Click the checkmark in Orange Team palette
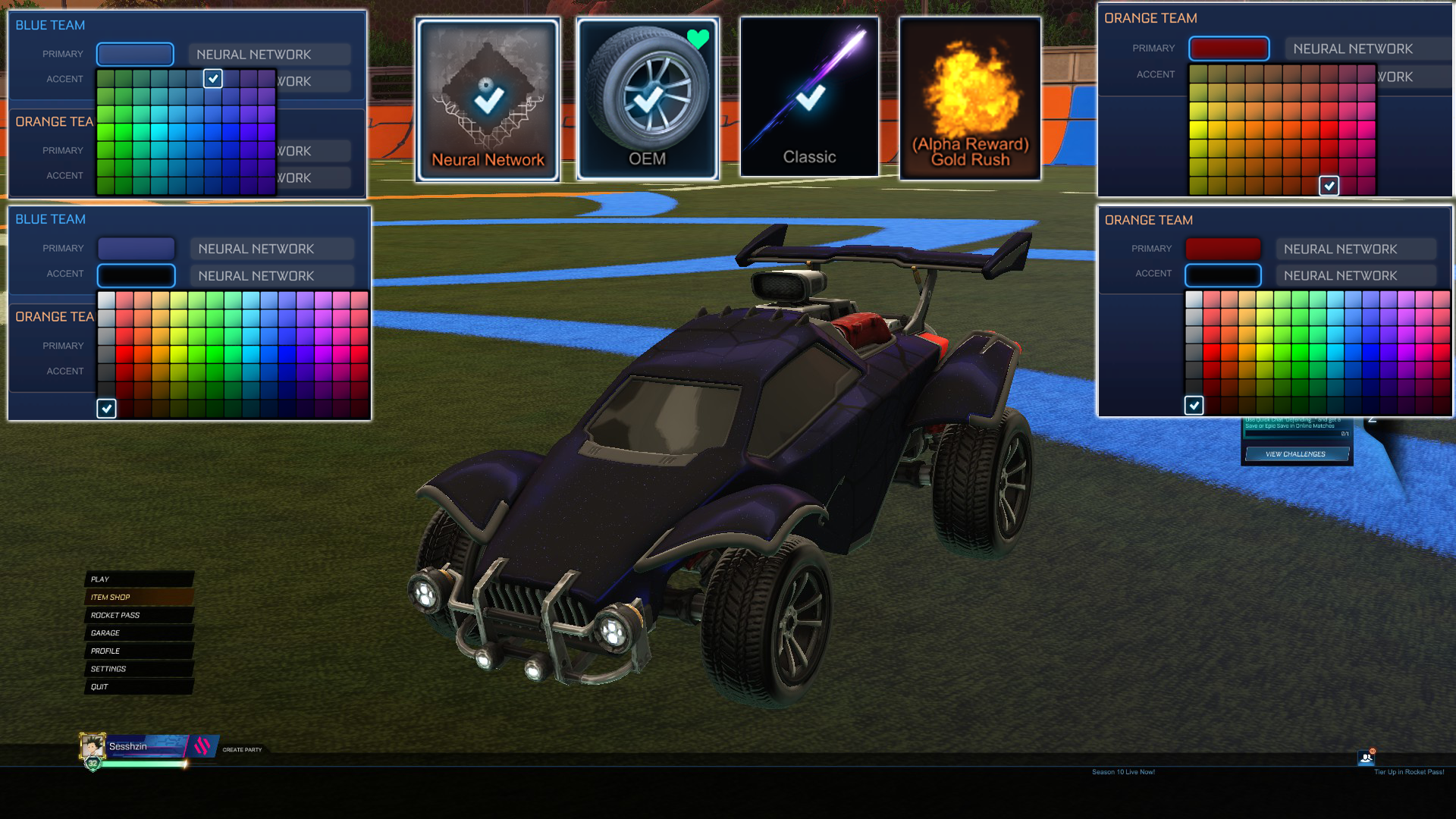Image resolution: width=1456 pixels, height=819 pixels. [1329, 186]
